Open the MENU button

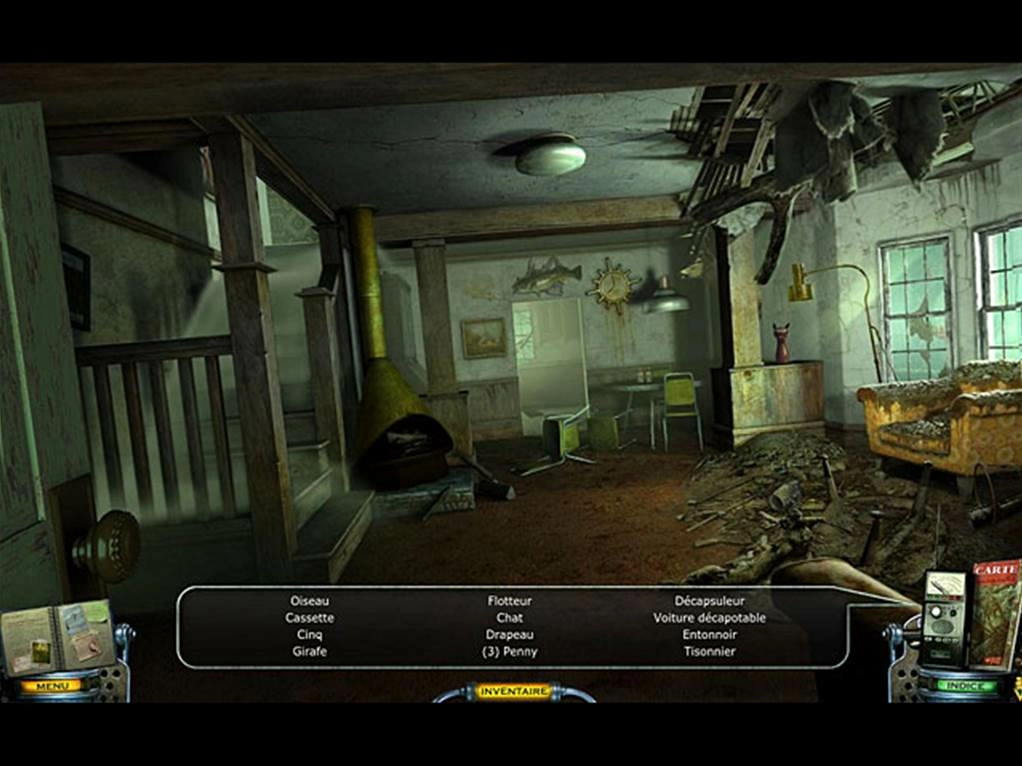[x=50, y=686]
